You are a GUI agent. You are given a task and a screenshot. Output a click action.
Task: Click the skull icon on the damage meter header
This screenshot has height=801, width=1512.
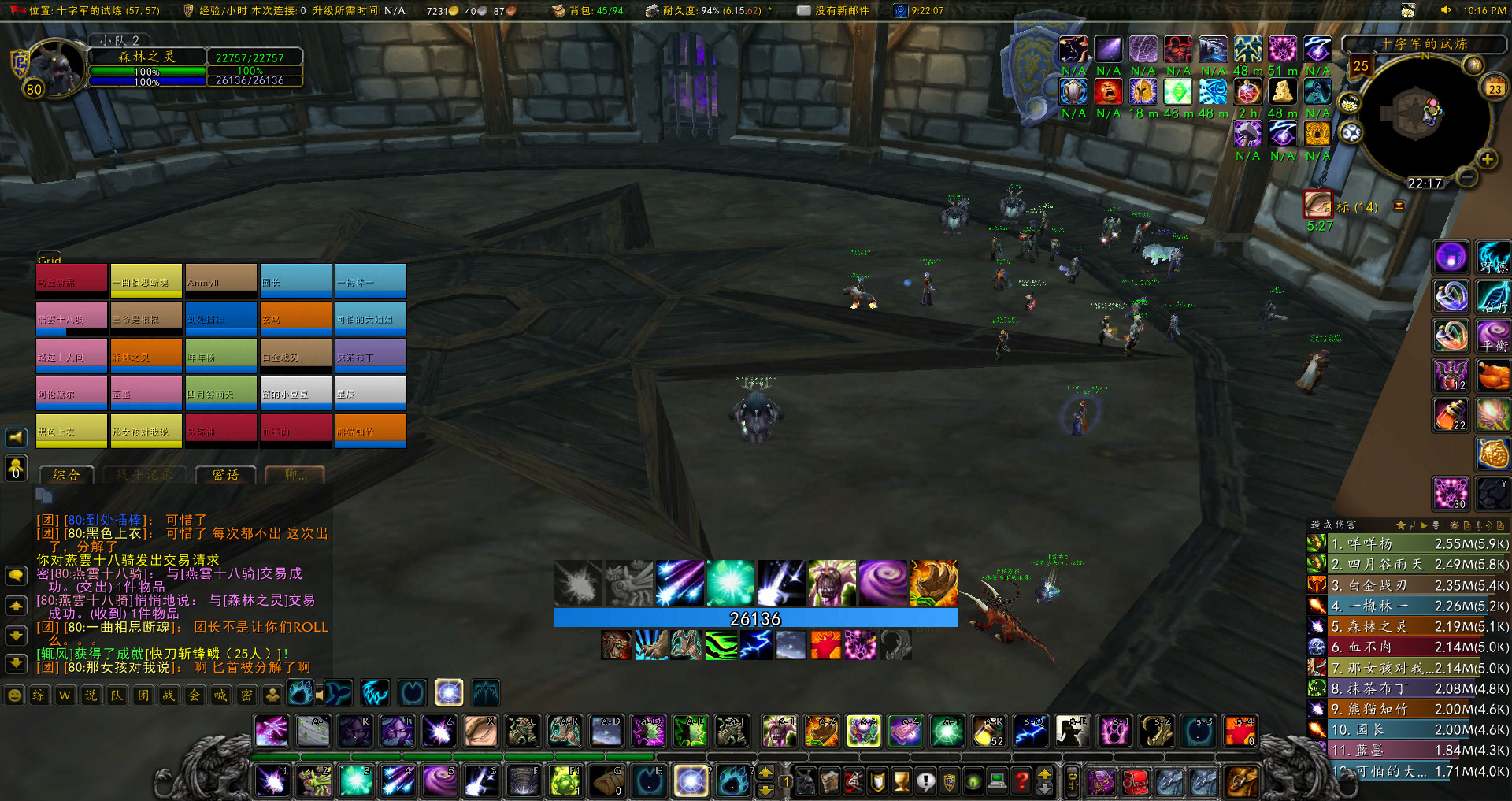1436,526
